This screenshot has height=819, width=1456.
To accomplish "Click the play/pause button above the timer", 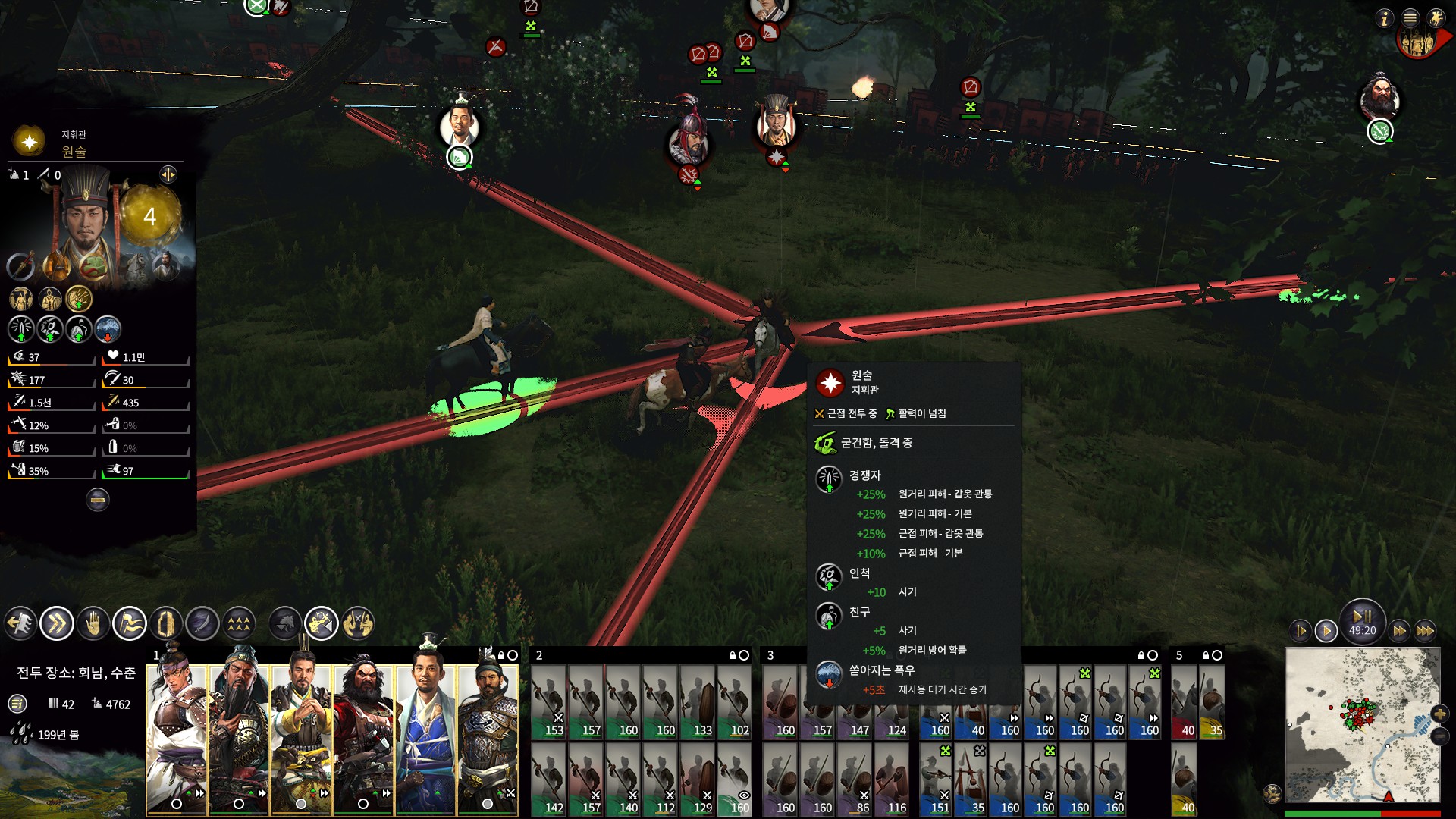I will pos(1362,616).
